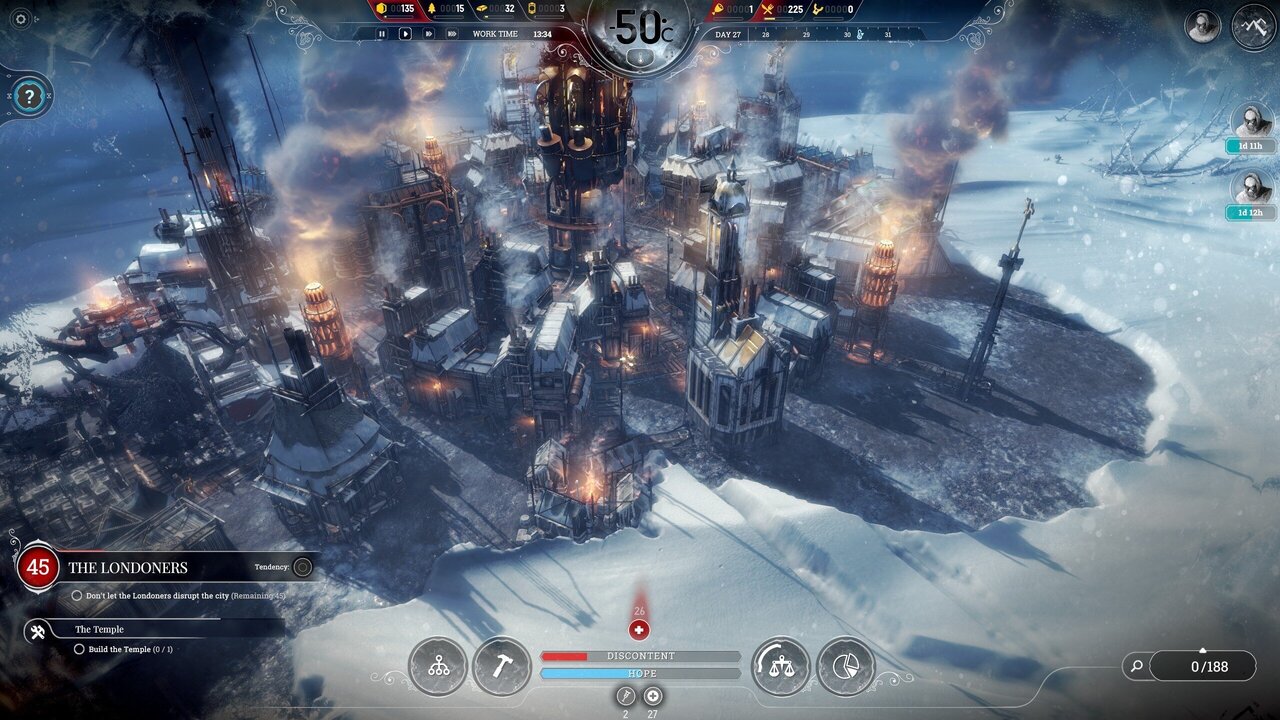
Task: Switch to fast double speed
Action: click(x=428, y=33)
